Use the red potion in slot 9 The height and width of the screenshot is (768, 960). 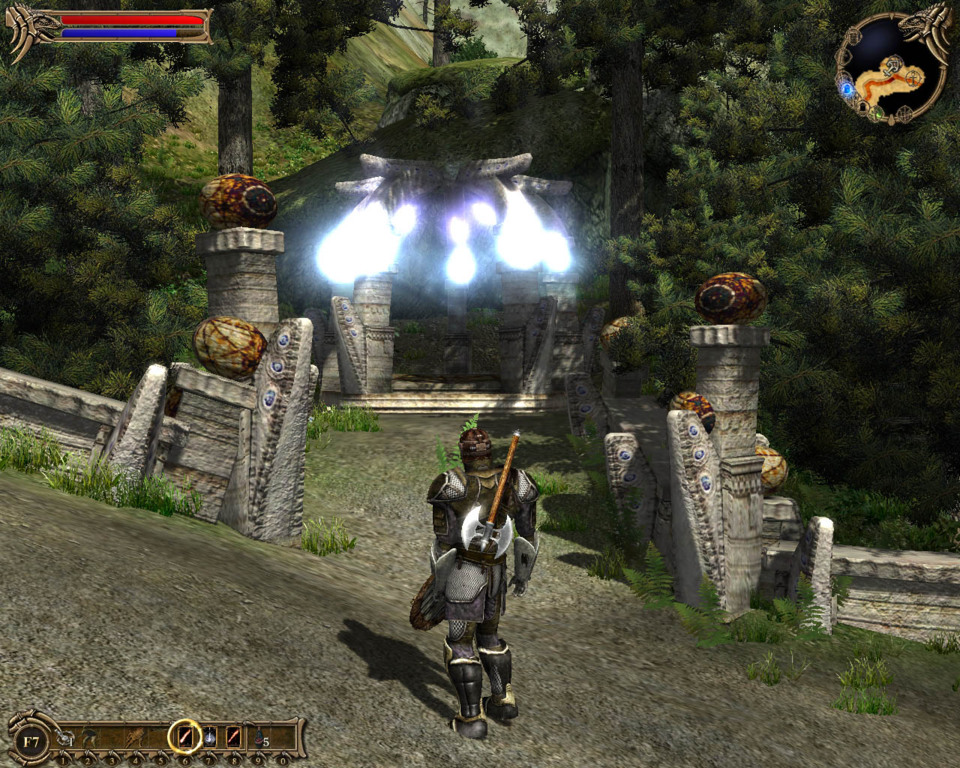click(259, 738)
